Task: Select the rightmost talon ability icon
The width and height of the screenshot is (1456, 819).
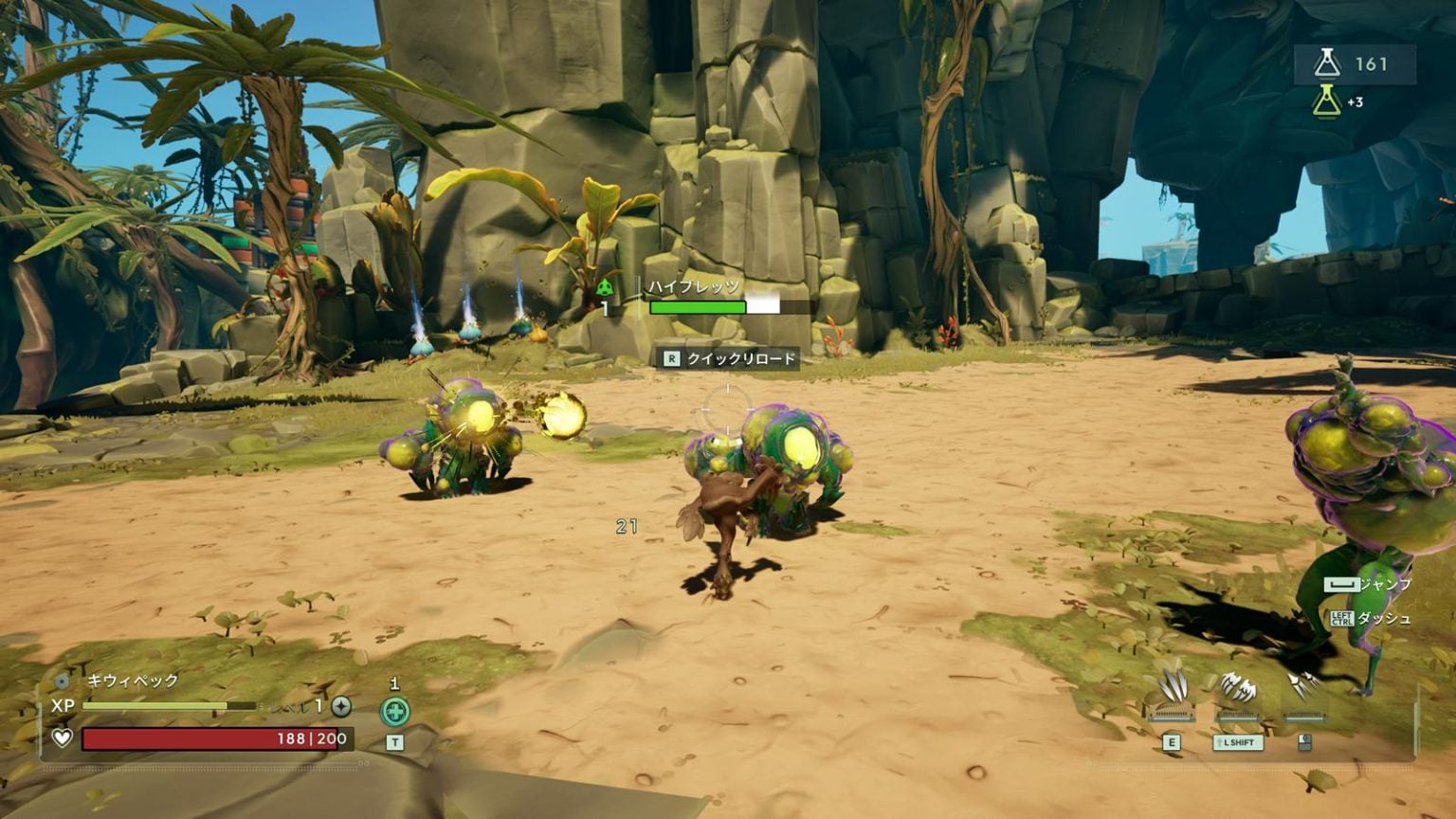Action: tap(1305, 682)
